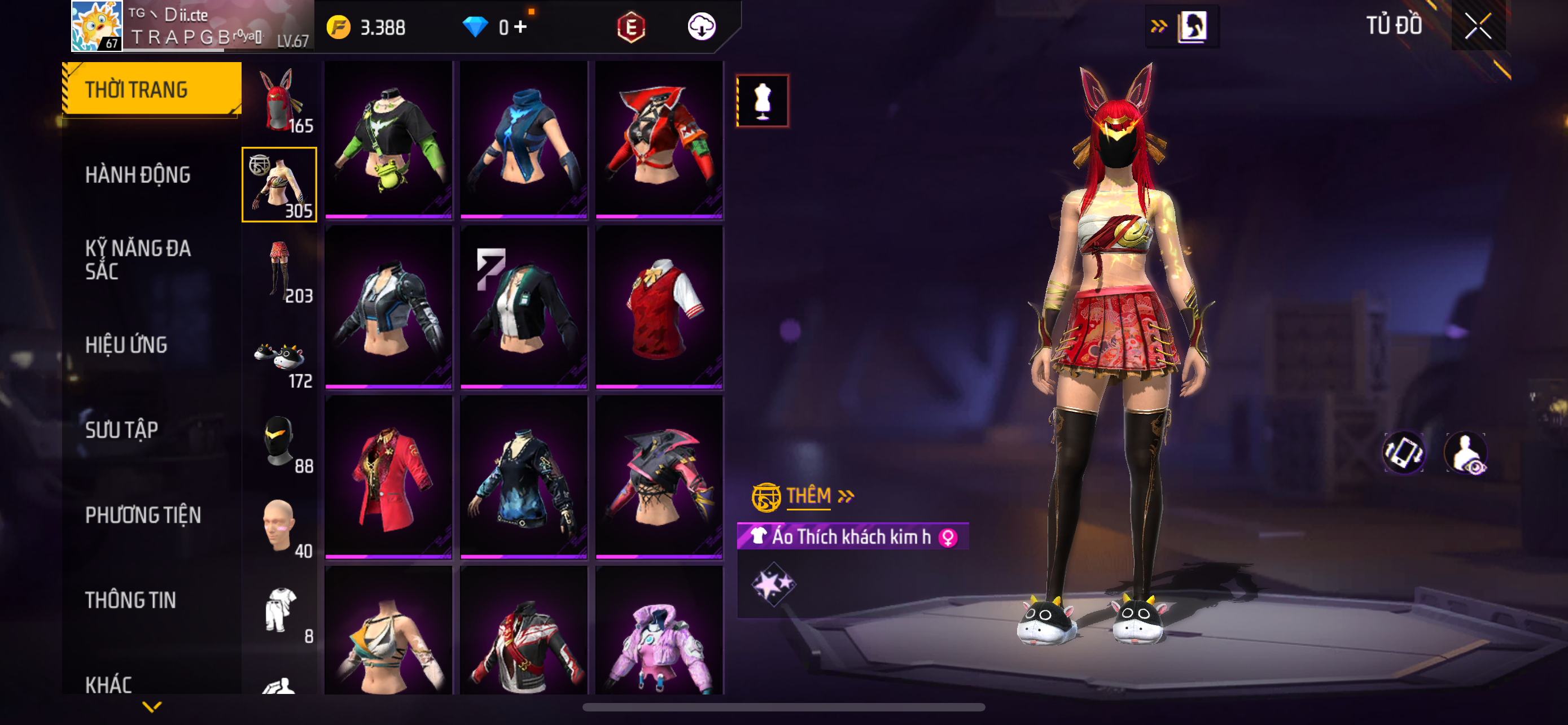The height and width of the screenshot is (725, 1568).
Task: Go to the SƯU TẬP tab
Action: click(x=122, y=430)
